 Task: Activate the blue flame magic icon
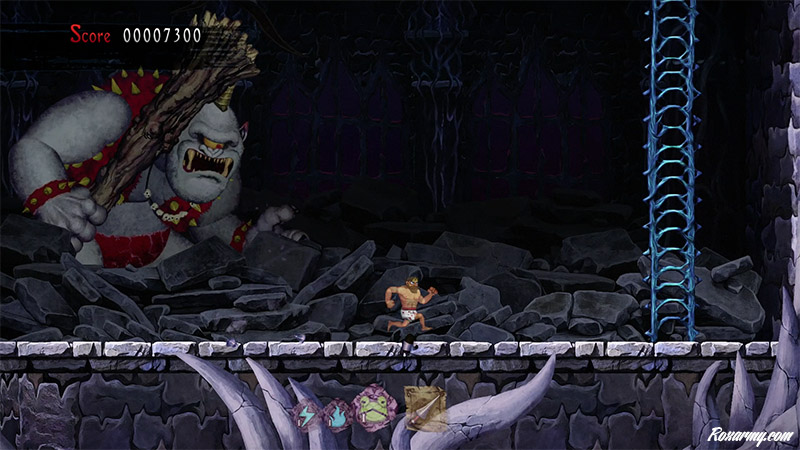337,413
